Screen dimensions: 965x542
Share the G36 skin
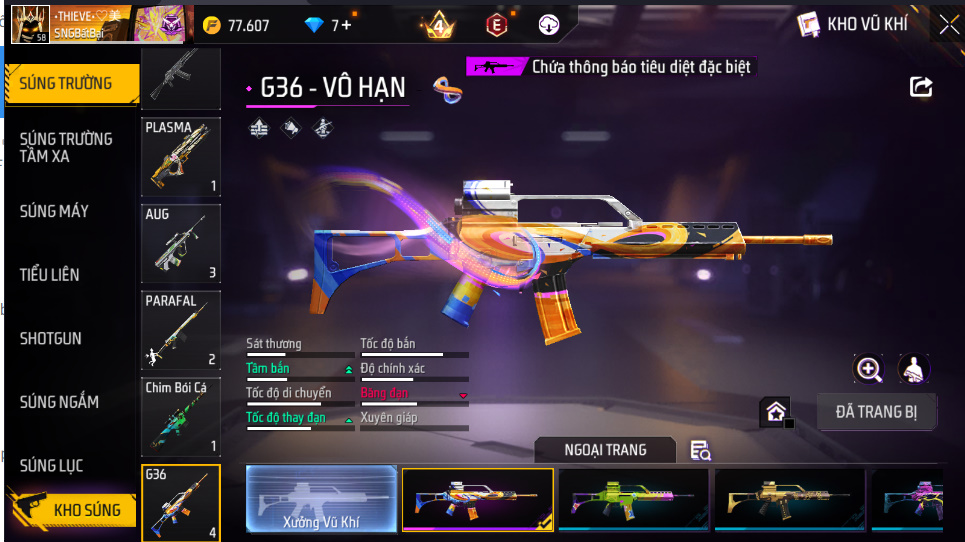point(921,87)
